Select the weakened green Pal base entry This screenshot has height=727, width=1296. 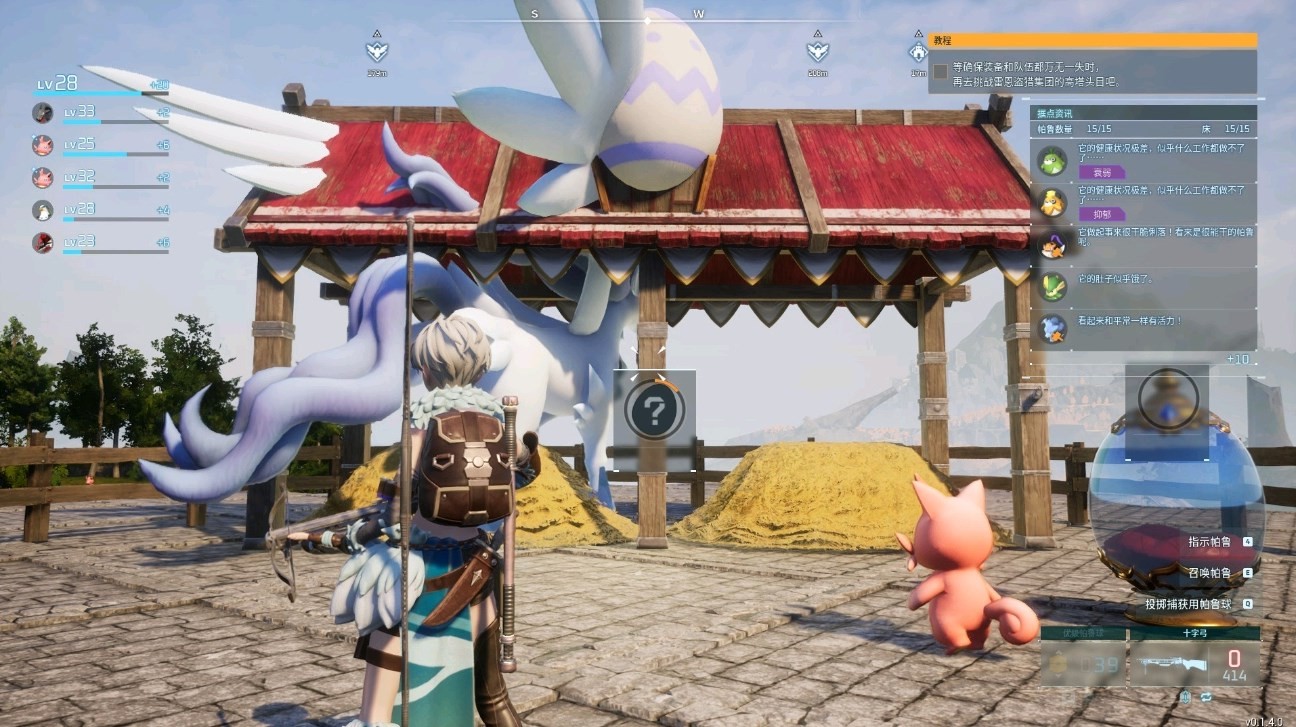(1052, 160)
